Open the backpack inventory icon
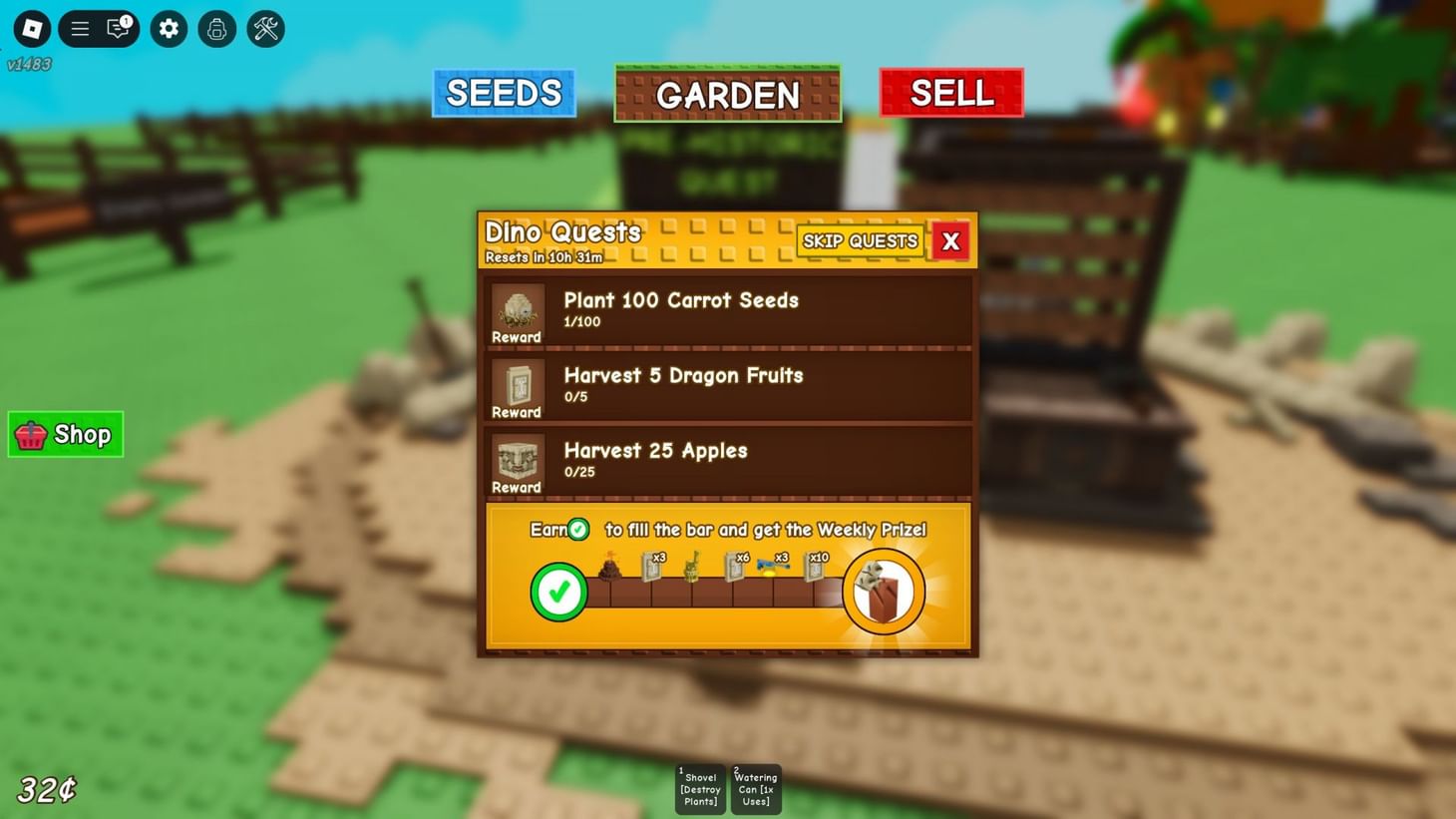The image size is (1456, 819). [216, 29]
